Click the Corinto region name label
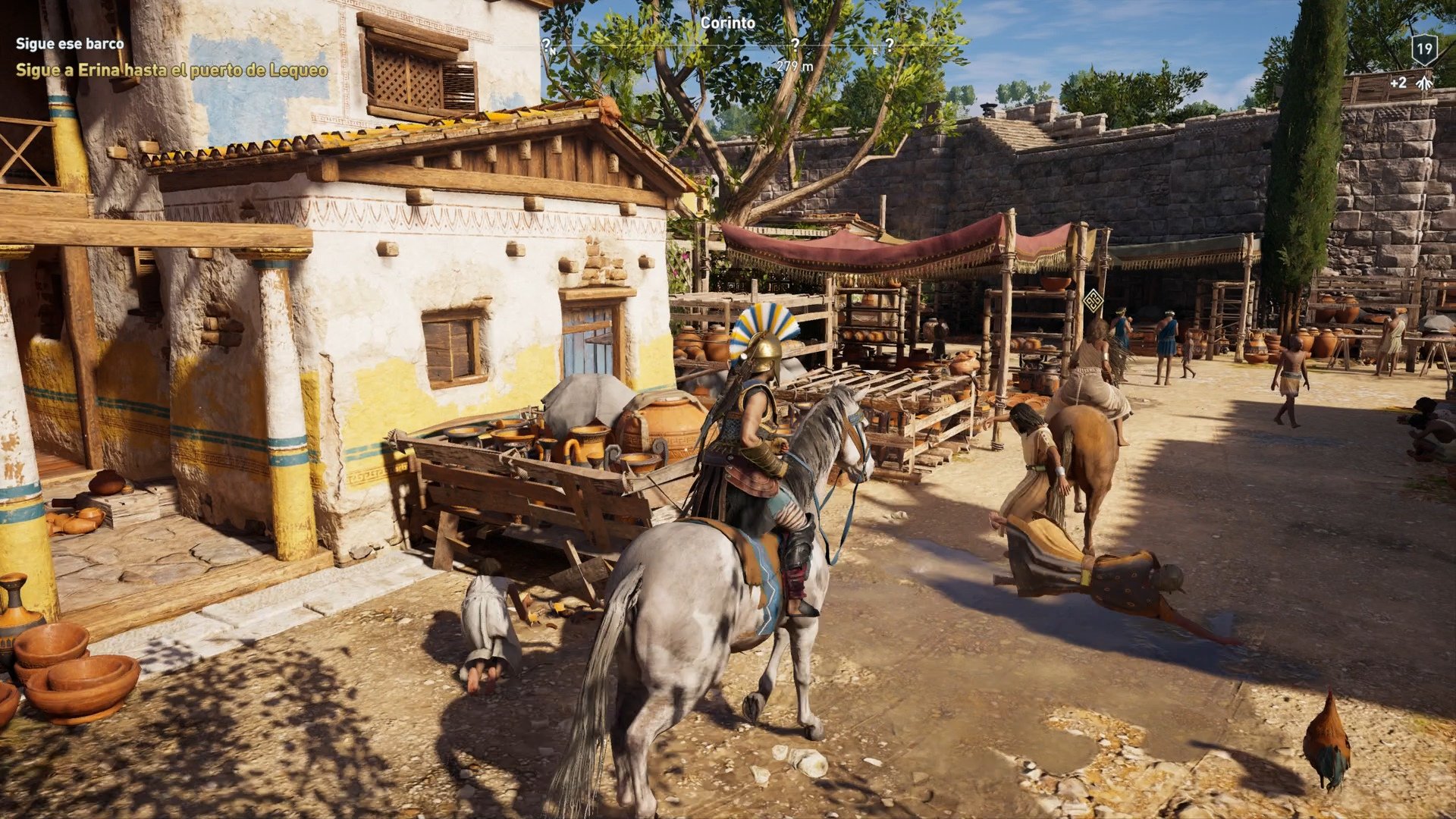Screen dimensions: 1456x819 [726, 23]
